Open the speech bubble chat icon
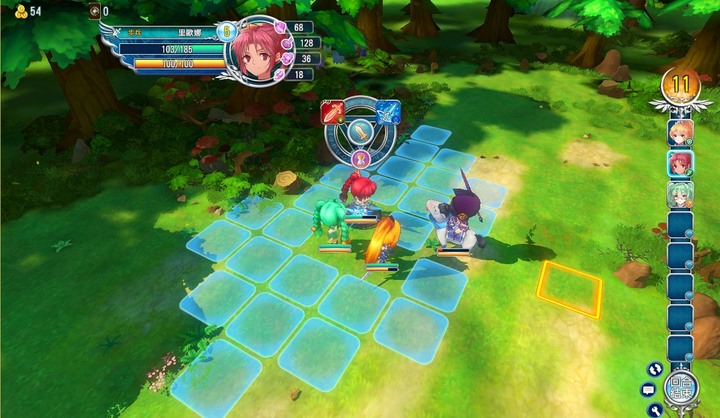The image size is (720, 418). 648,389
